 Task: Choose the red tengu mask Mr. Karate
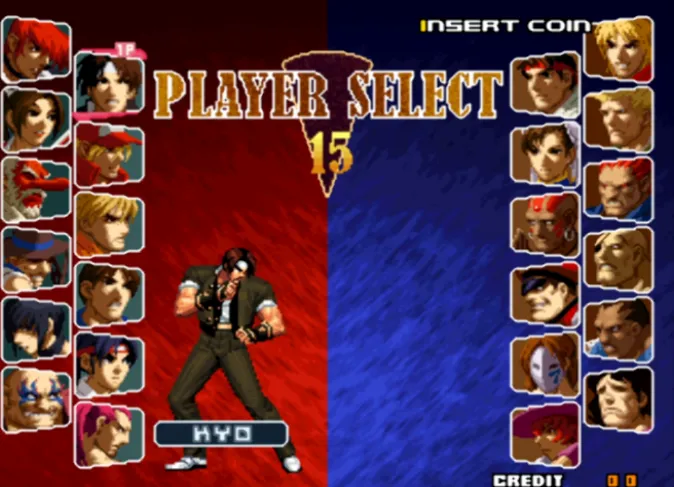35,190
